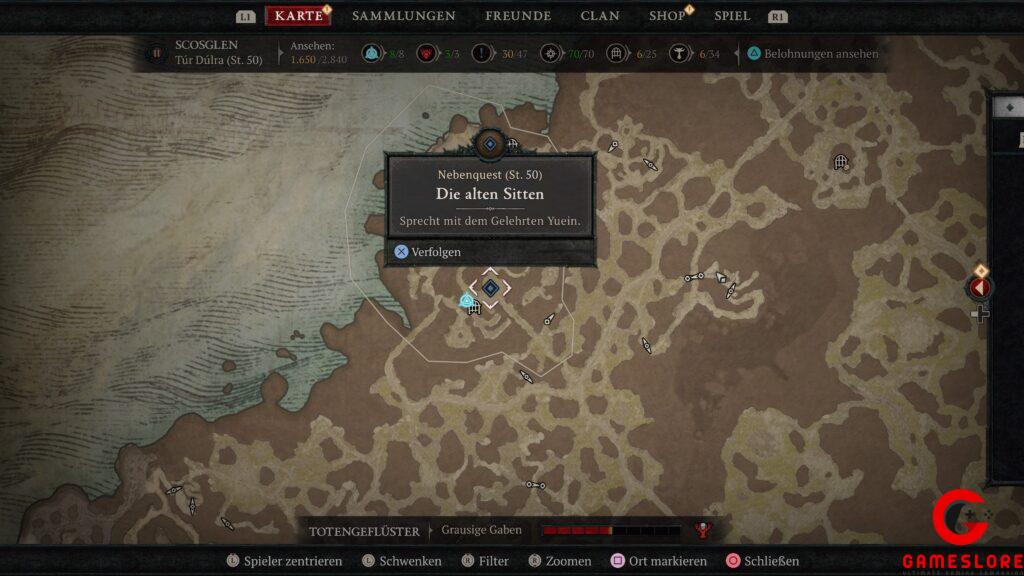Open the Die alten Sitten quest tooltip
The width and height of the screenshot is (1024, 576).
(490, 193)
